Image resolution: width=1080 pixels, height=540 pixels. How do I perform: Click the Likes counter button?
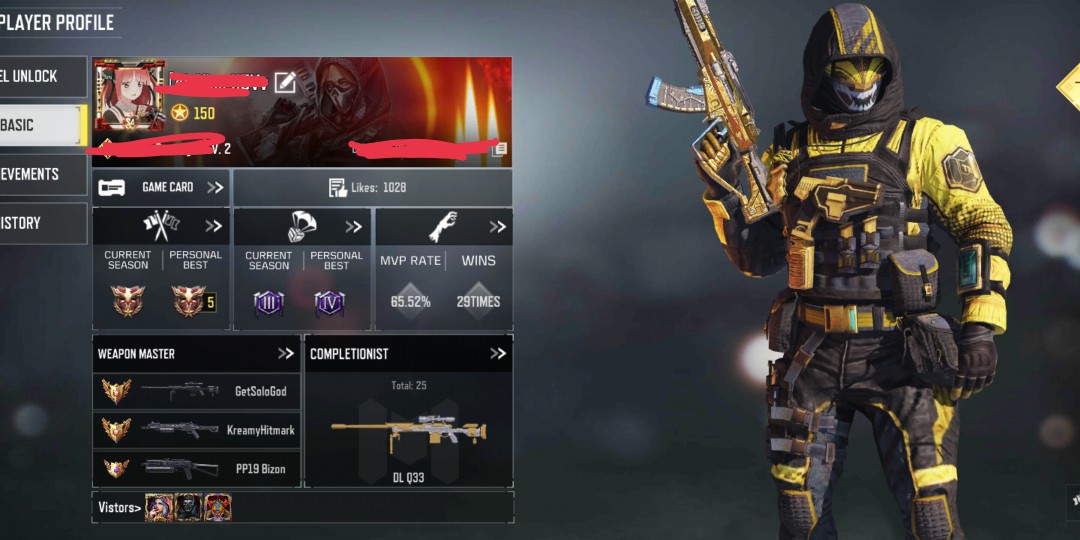[372, 187]
